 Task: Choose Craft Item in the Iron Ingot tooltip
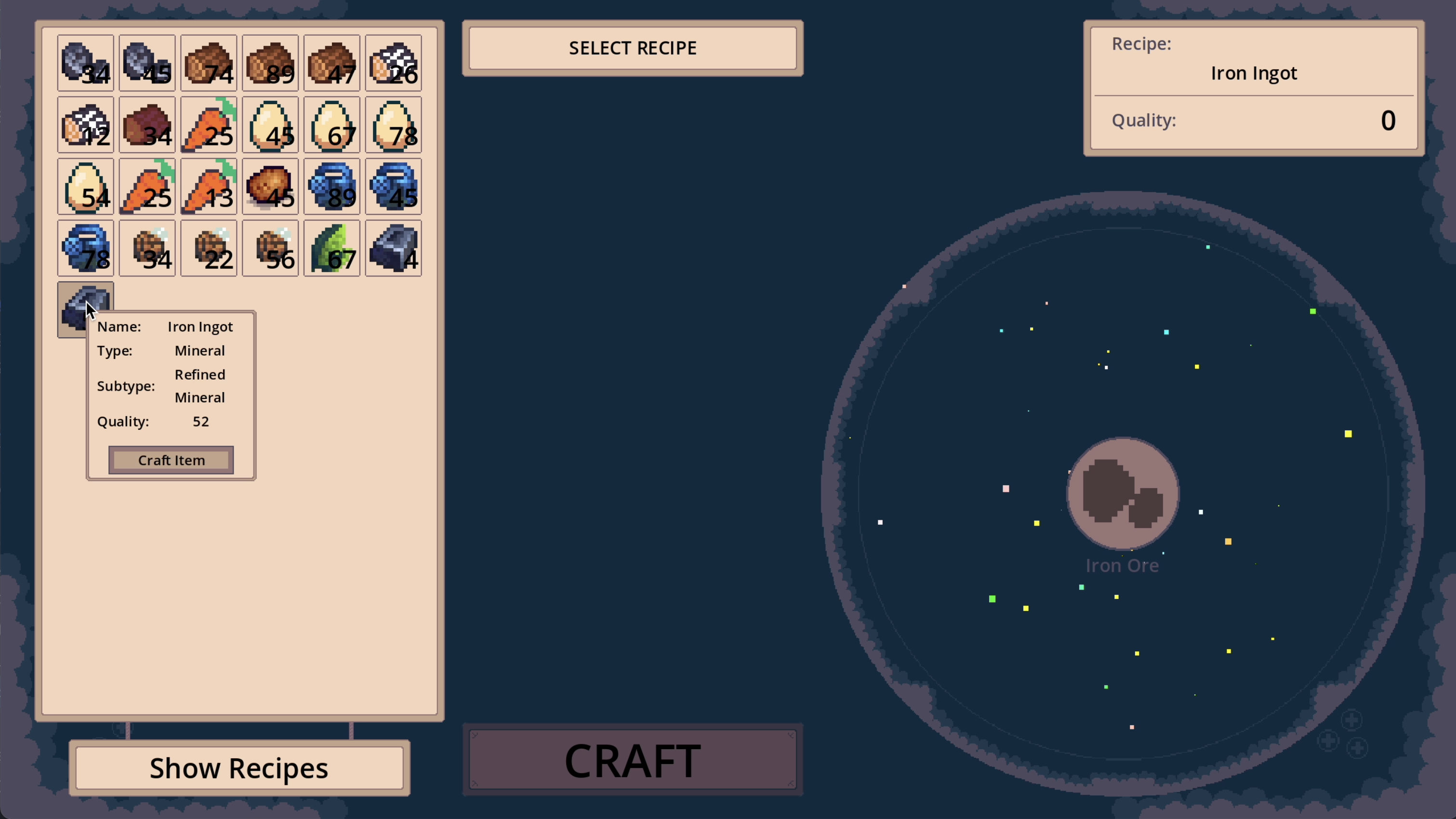click(171, 460)
